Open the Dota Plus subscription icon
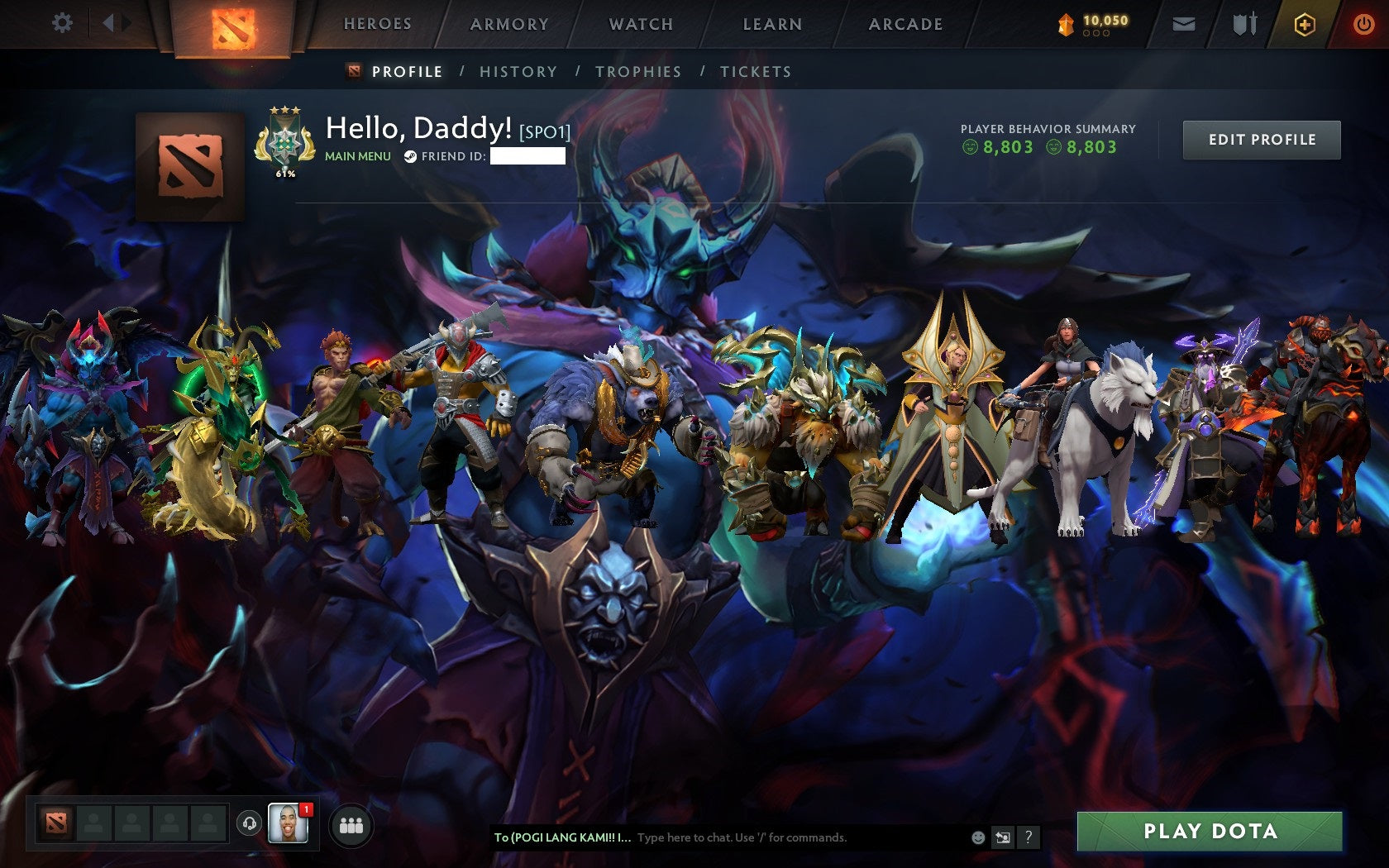The height and width of the screenshot is (868, 1389). pos(1306,24)
